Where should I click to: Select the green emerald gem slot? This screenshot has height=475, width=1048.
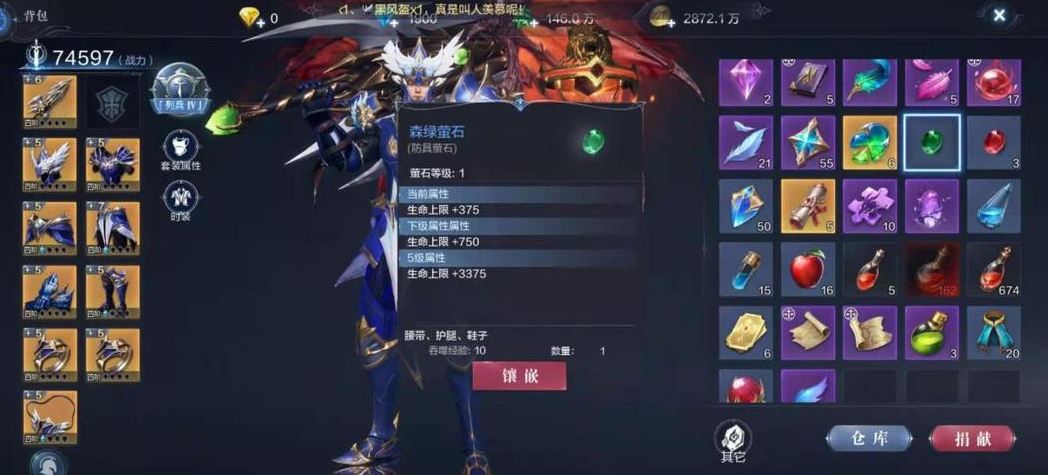click(931, 142)
